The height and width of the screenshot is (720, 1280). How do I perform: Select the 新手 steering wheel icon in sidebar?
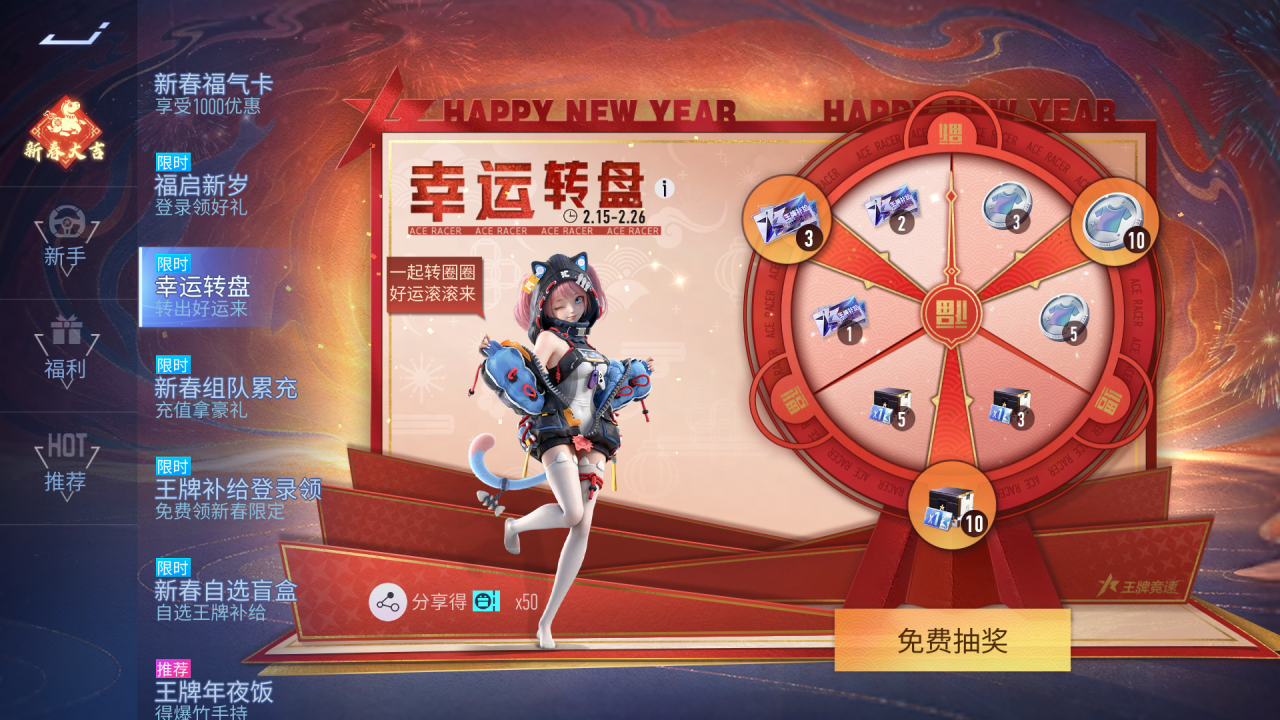[x=64, y=222]
